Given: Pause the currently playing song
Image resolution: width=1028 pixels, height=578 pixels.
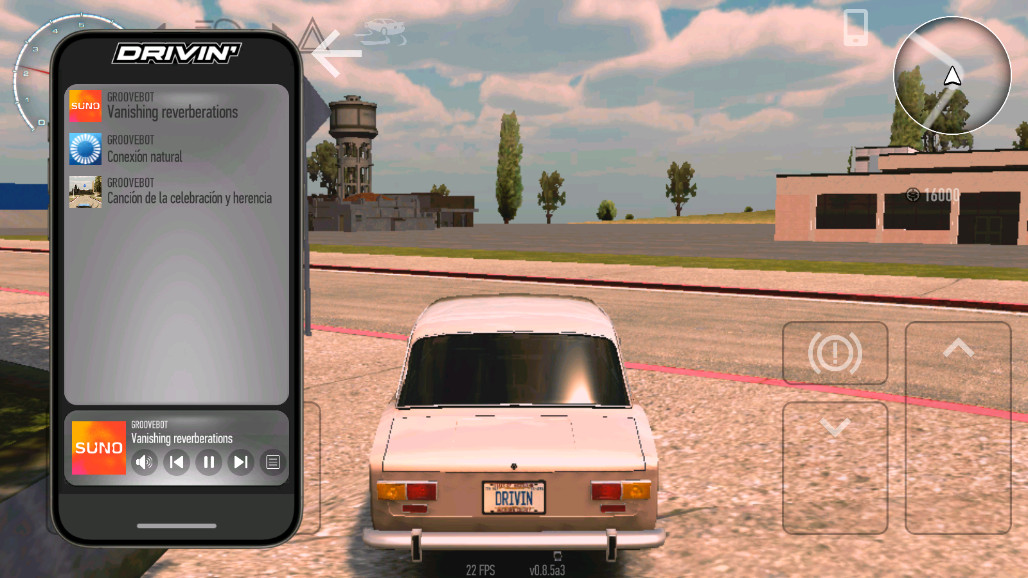Looking at the screenshot, I should click(209, 461).
